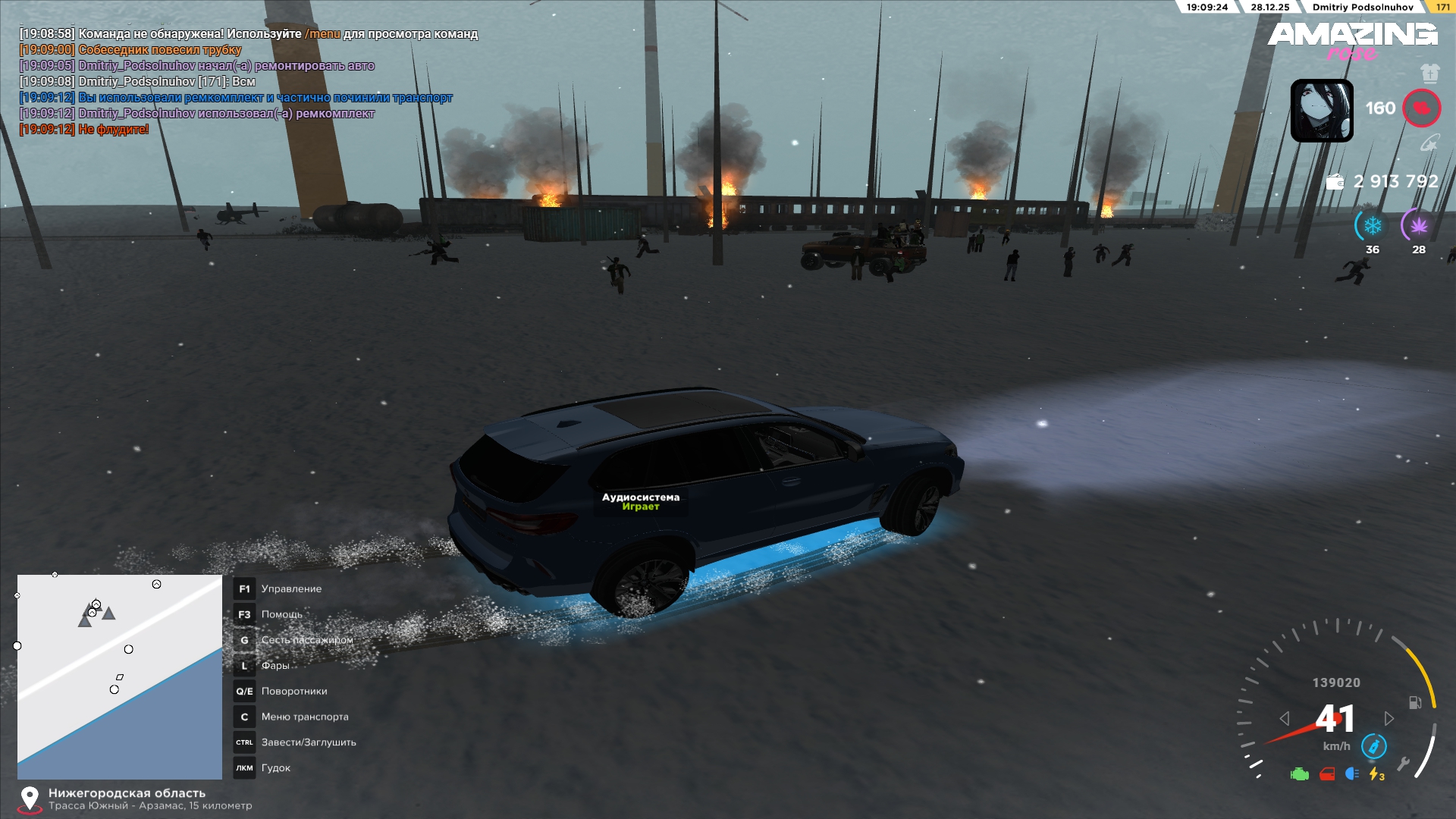Screen dimensions: 1456x819
Task: Open the wallet money icon
Action: click(x=1335, y=182)
